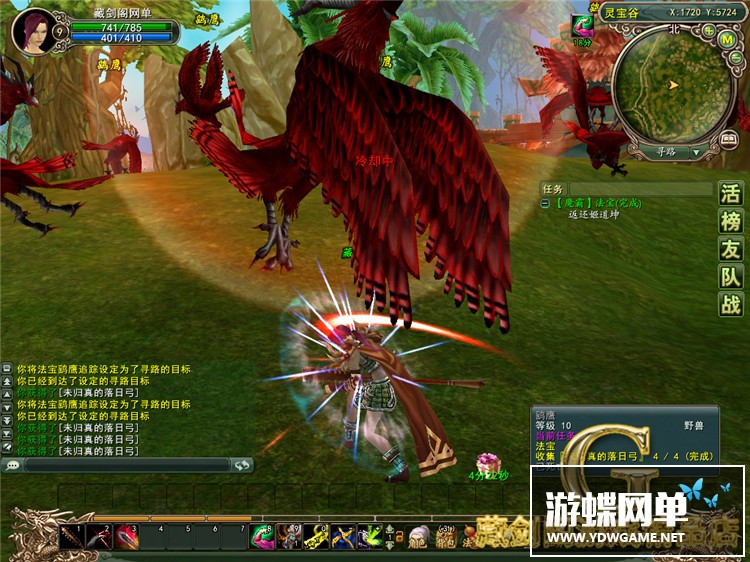
Task: Activate the green swirl skill in slot 8
Action: pyautogui.click(x=262, y=537)
